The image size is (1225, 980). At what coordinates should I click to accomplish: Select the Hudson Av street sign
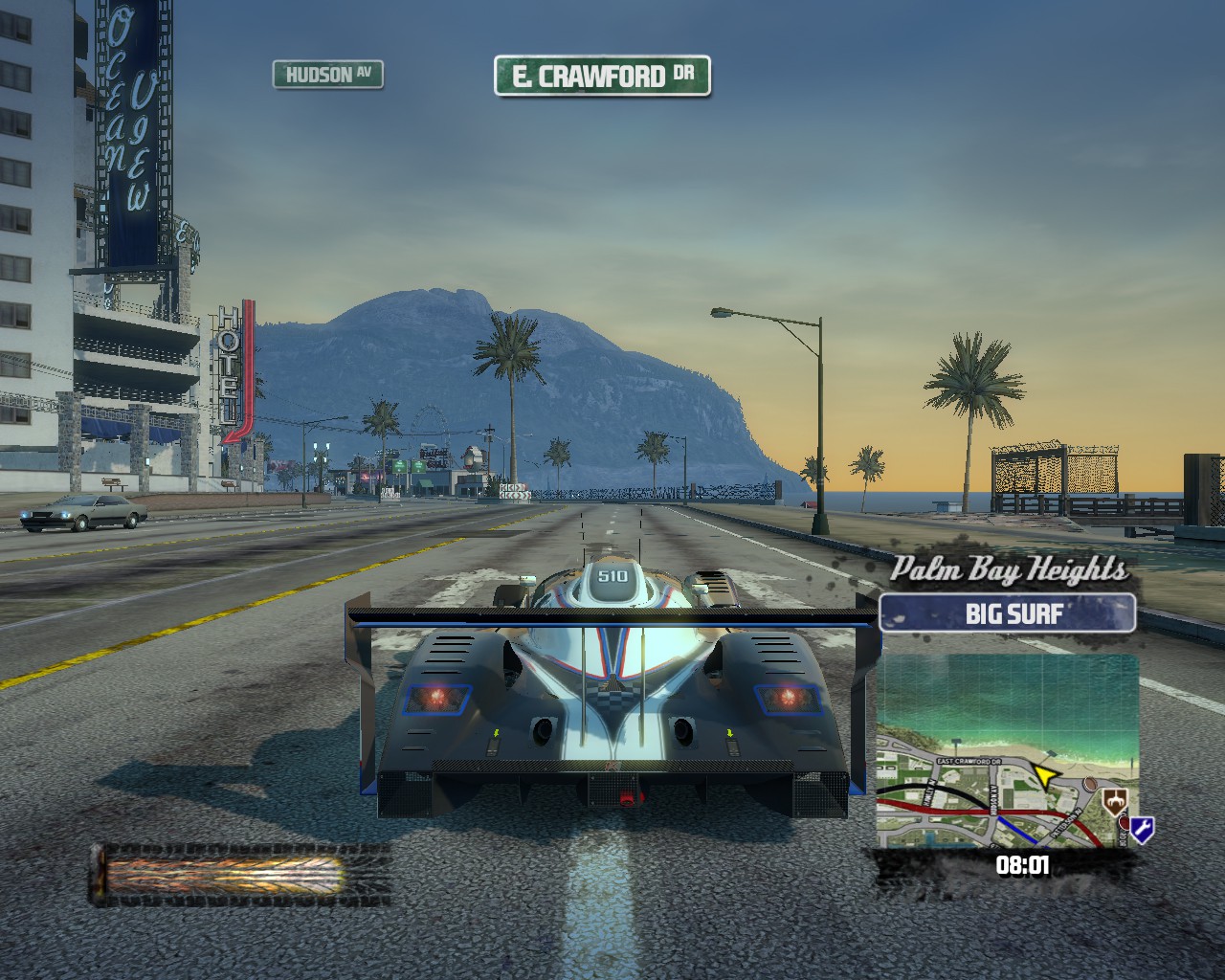[327, 75]
